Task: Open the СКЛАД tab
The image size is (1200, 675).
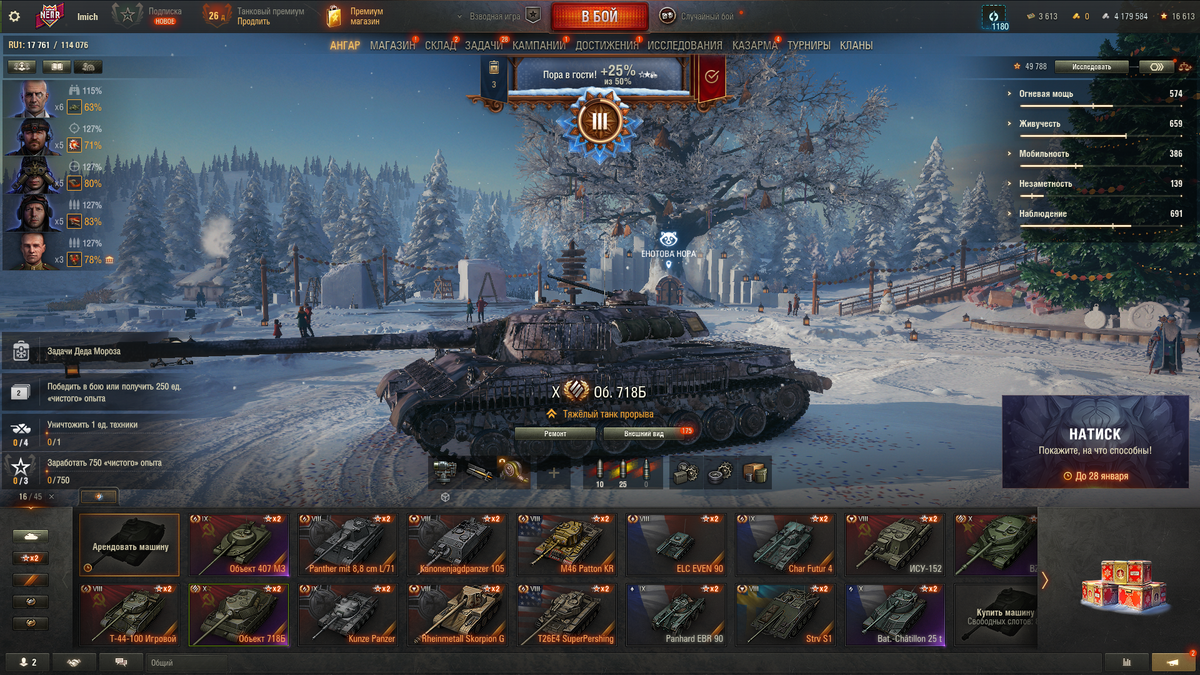Action: click(x=440, y=45)
